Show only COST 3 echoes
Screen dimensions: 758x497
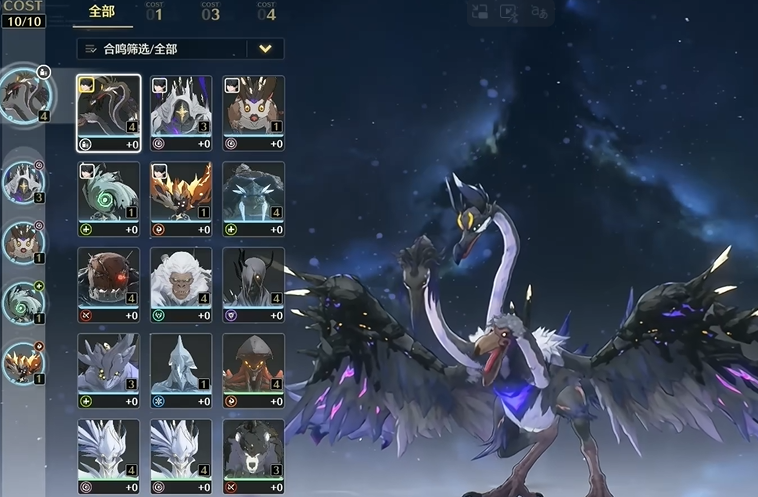210,13
